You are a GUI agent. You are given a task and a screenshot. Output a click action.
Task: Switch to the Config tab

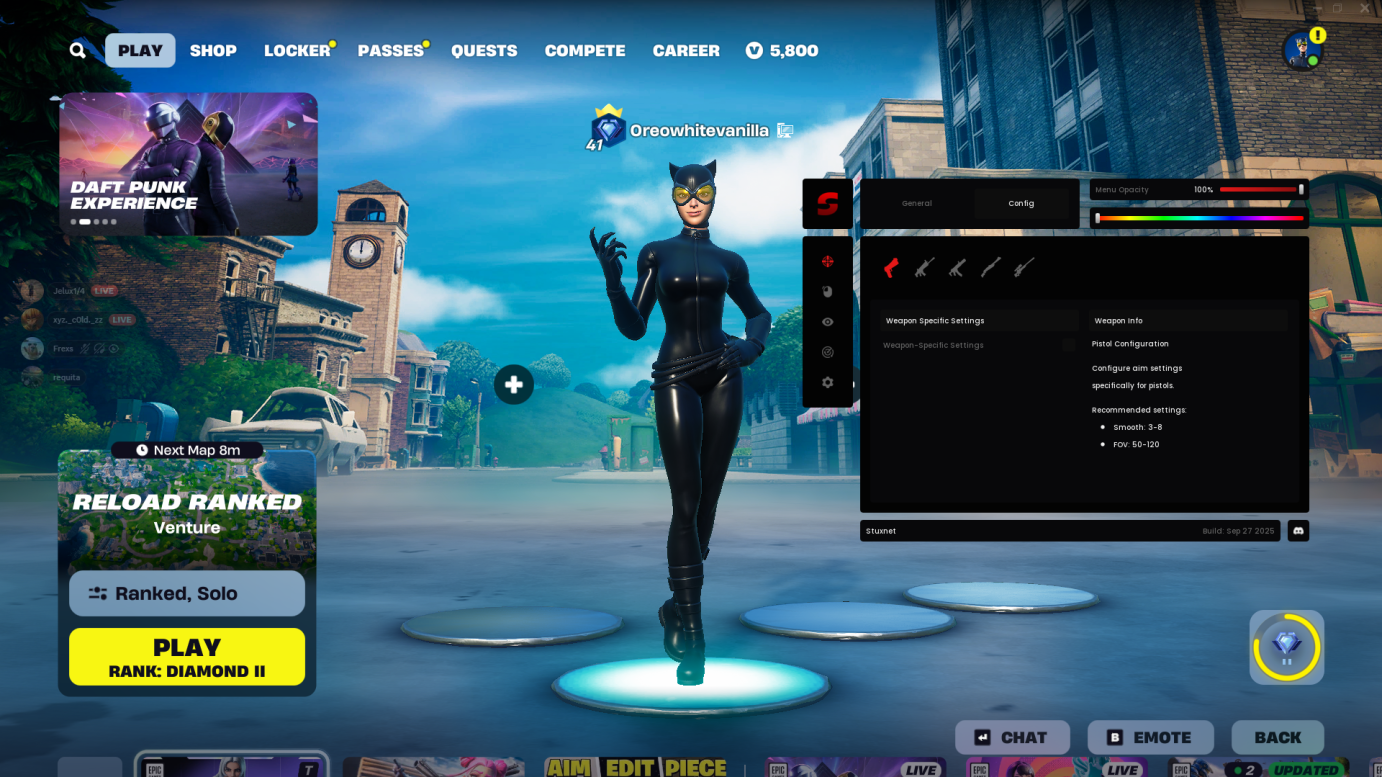coord(1021,203)
